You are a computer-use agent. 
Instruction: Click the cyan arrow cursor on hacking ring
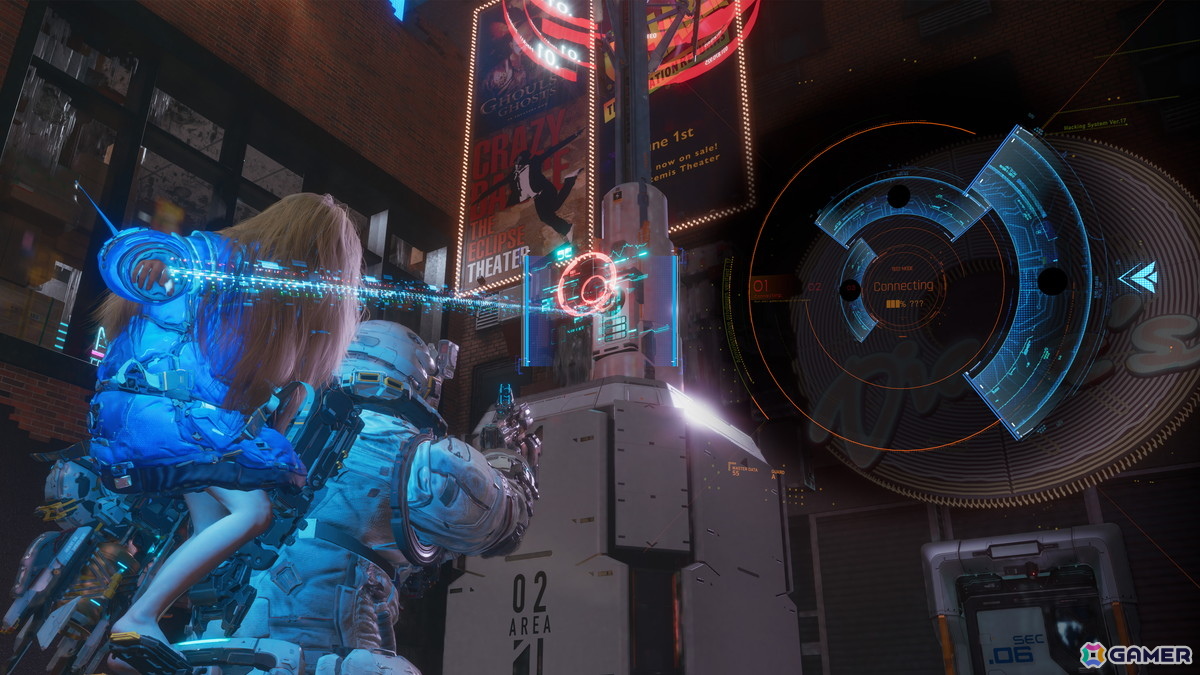[x=1138, y=277]
